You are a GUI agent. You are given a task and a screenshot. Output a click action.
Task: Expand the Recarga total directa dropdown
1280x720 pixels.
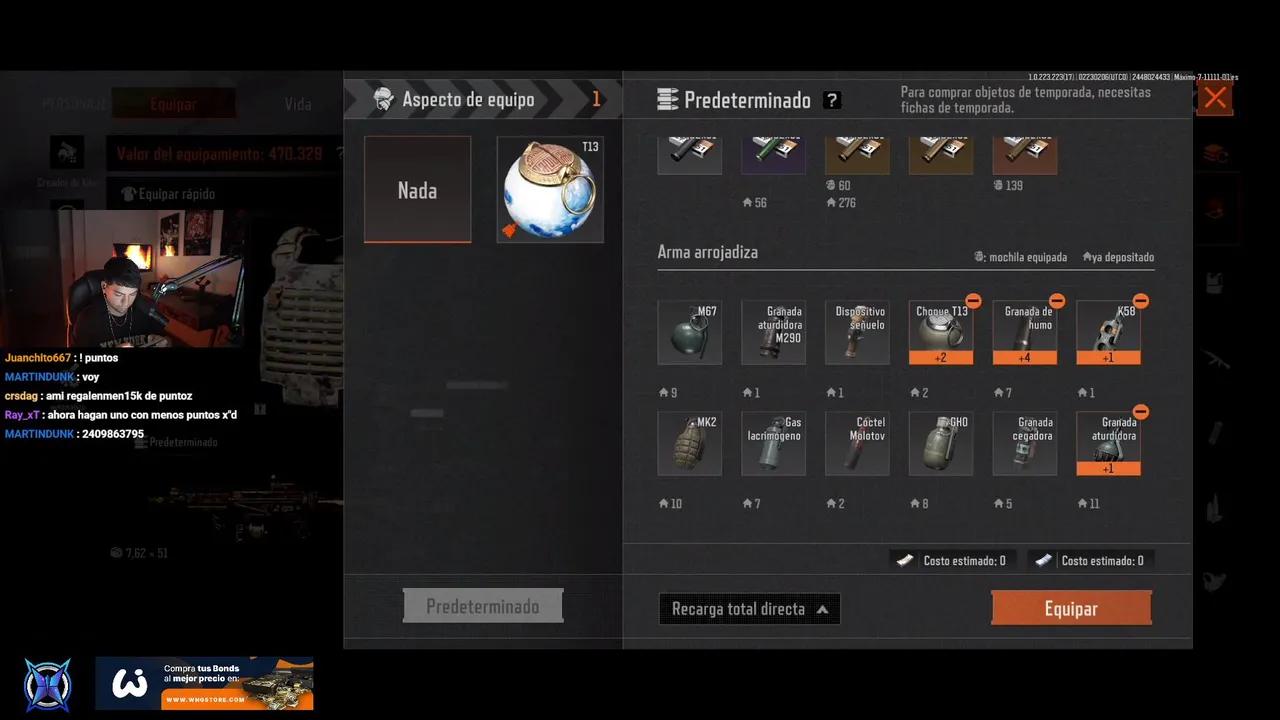pyautogui.click(x=749, y=608)
